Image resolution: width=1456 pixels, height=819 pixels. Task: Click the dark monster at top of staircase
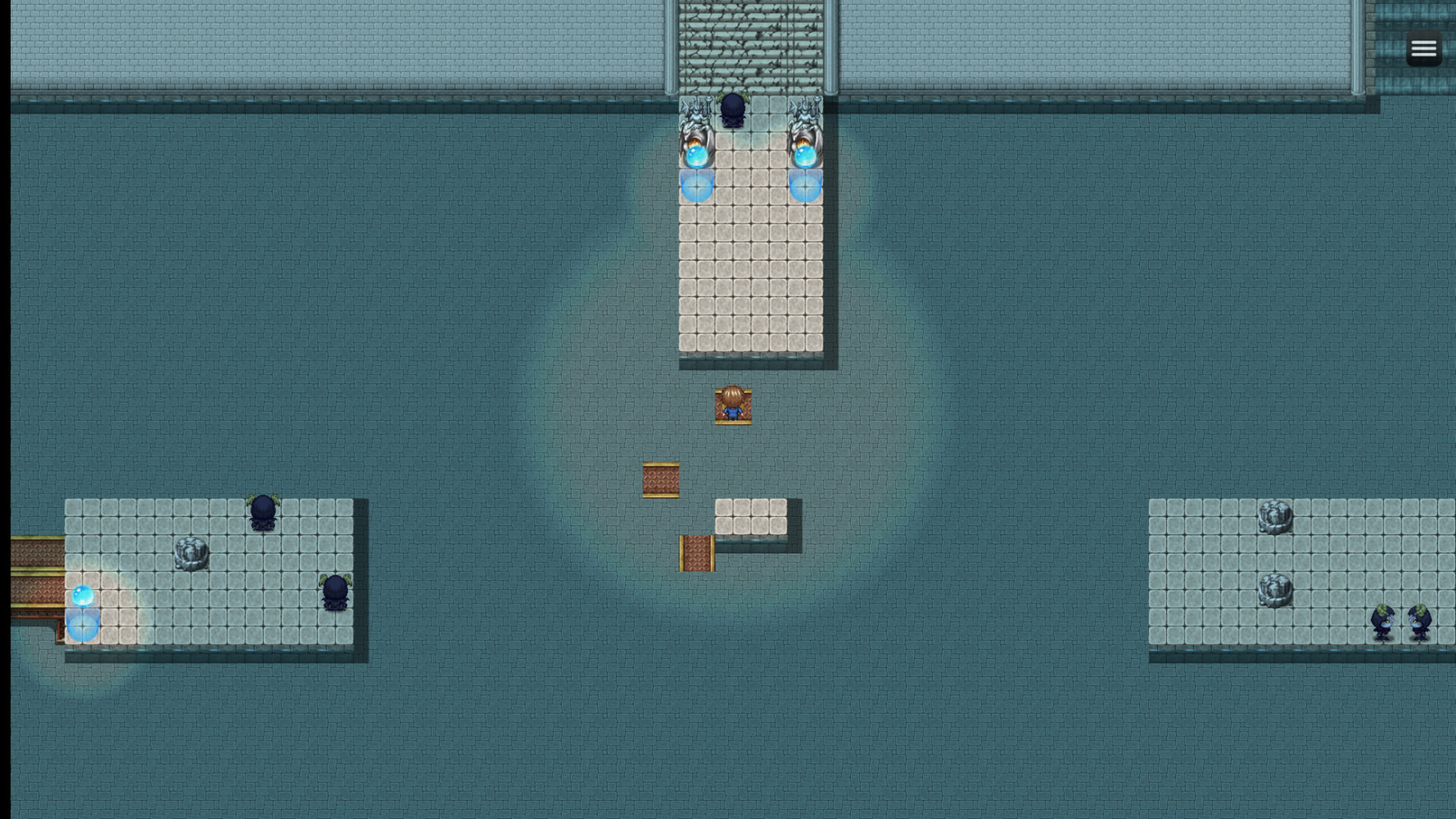pyautogui.click(x=733, y=108)
